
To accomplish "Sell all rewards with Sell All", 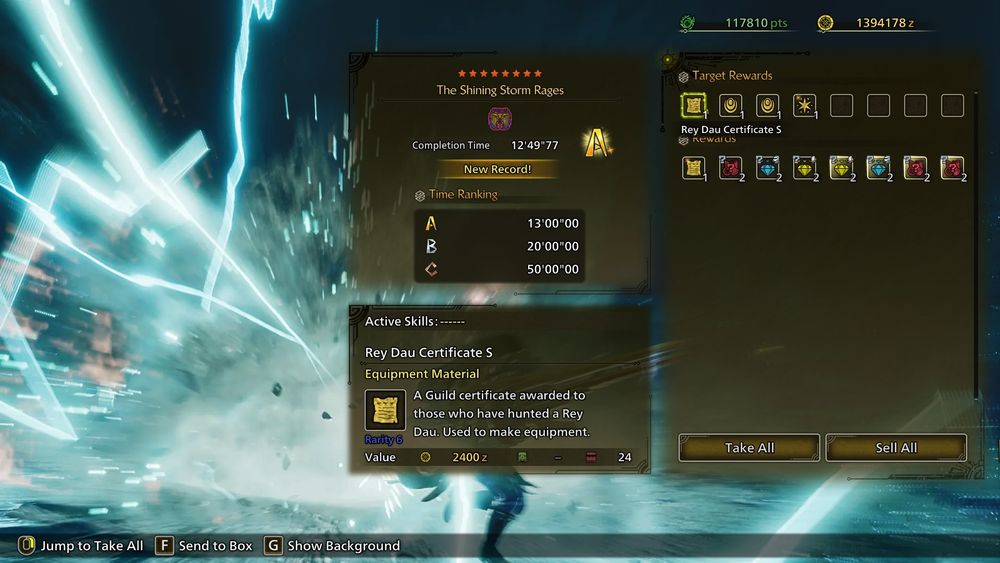I will pyautogui.click(x=896, y=448).
